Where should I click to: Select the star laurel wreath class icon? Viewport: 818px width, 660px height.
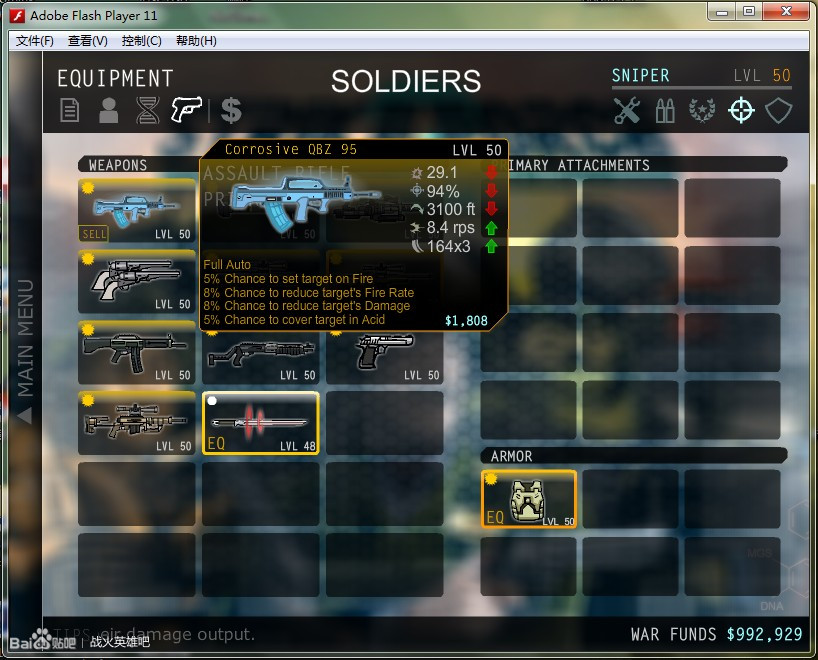pos(702,110)
